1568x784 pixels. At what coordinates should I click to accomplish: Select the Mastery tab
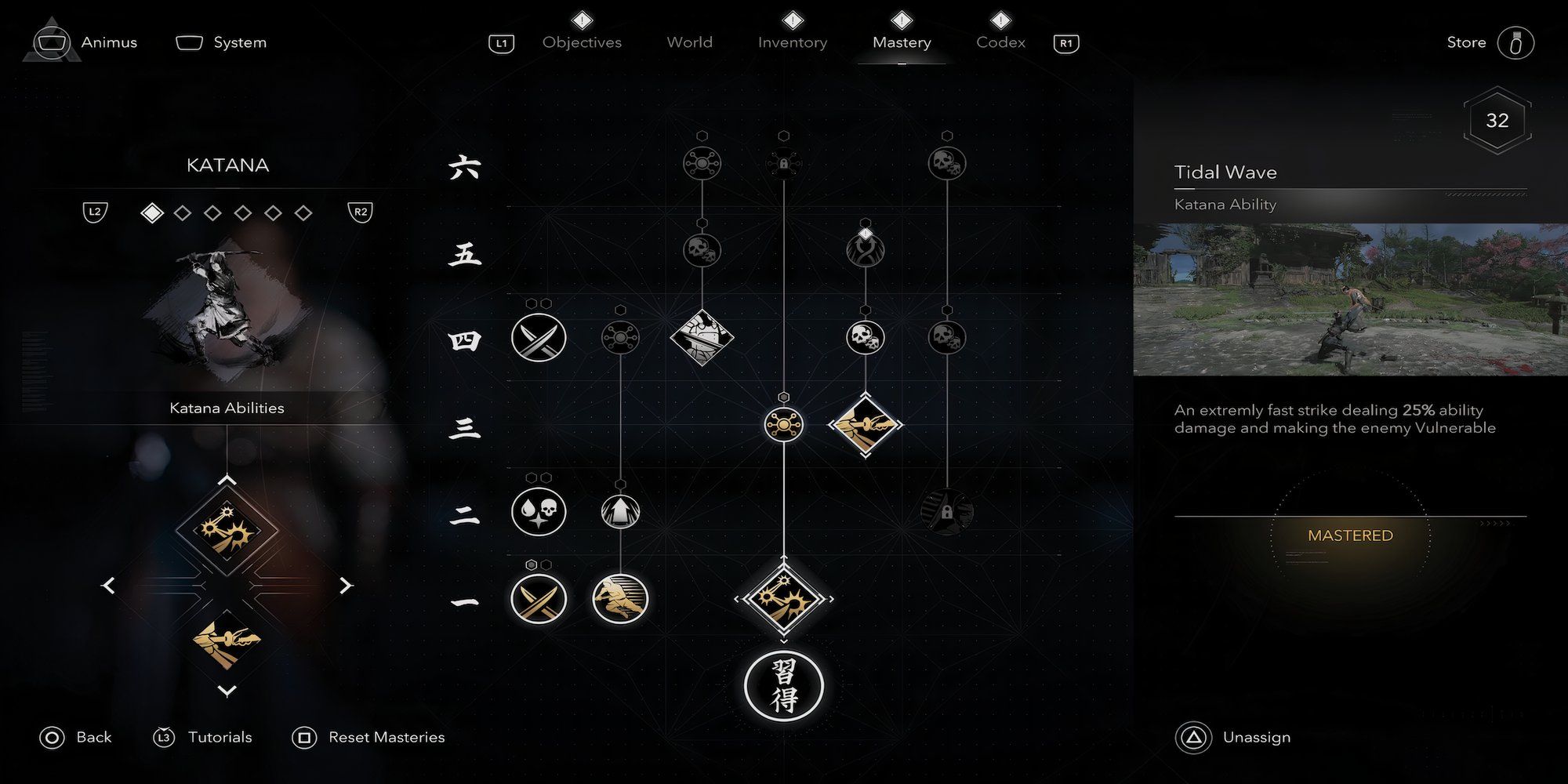pos(902,42)
